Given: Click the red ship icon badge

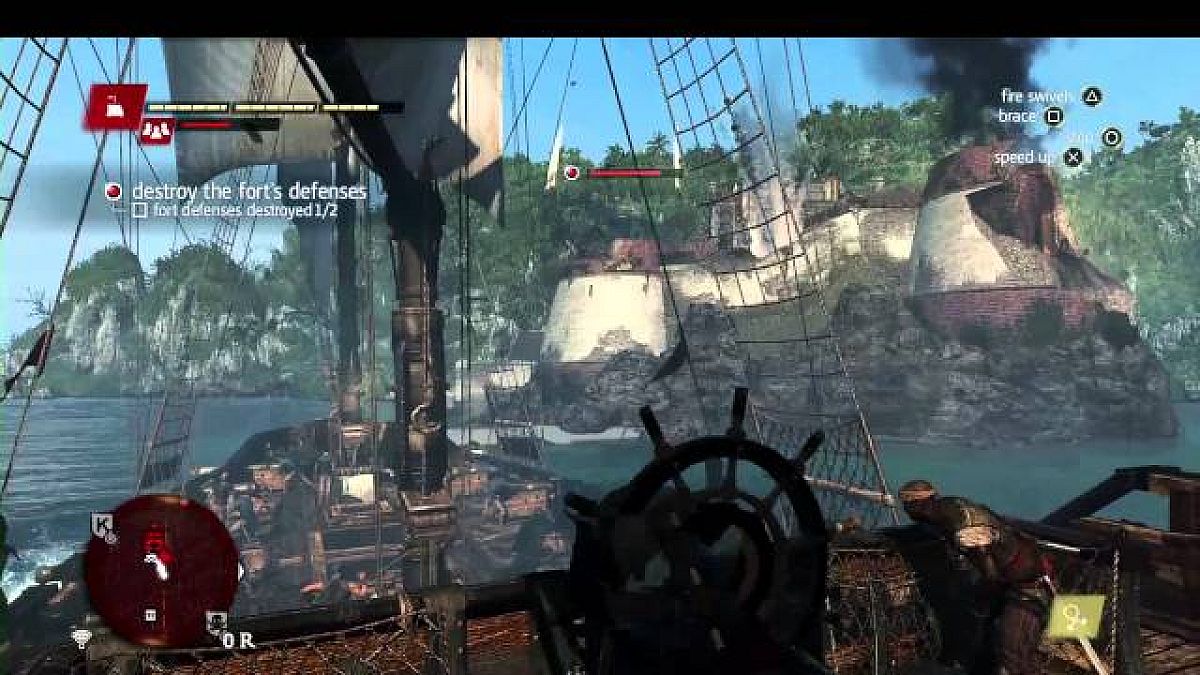Looking at the screenshot, I should click(116, 105).
